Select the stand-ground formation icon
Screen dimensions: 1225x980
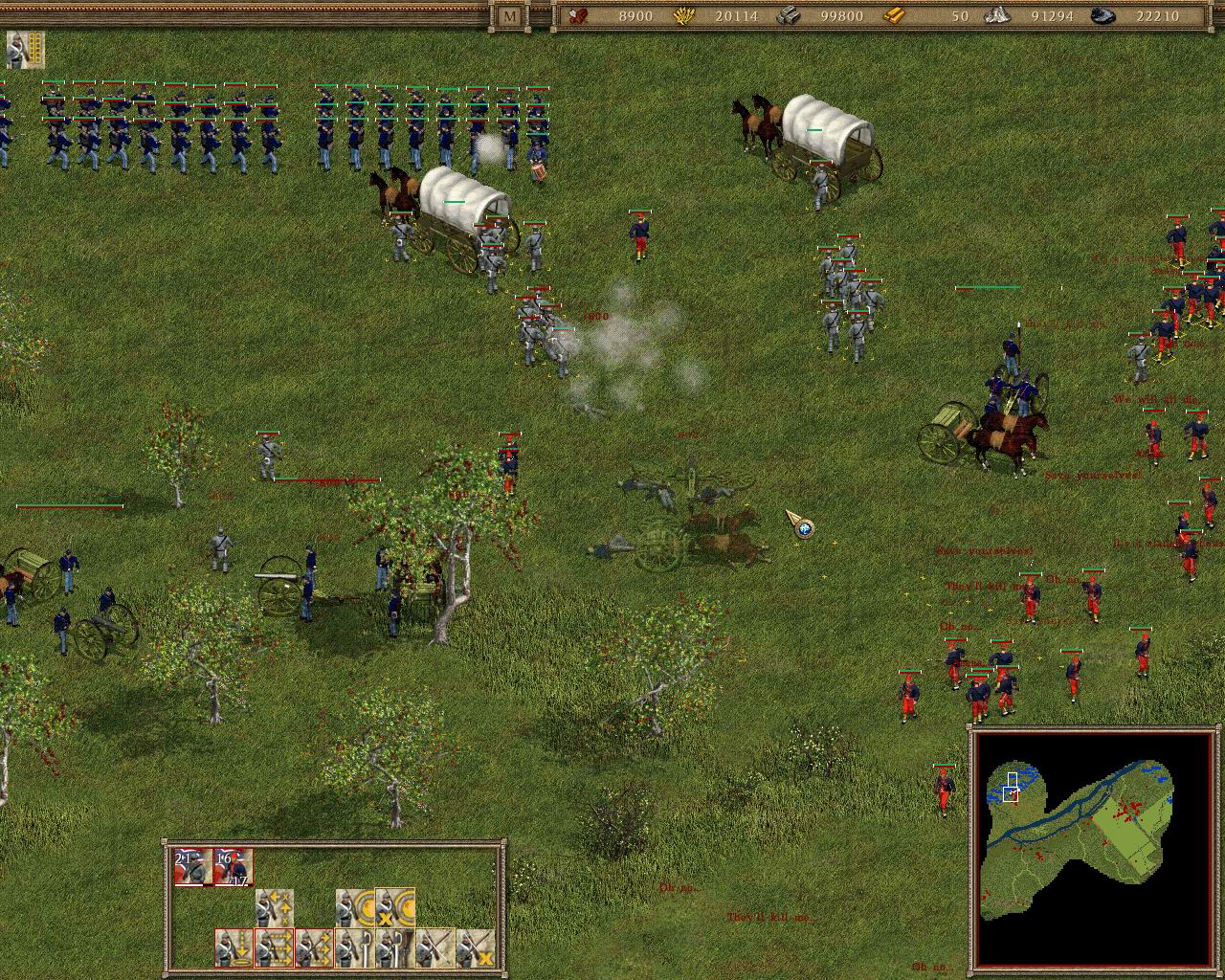click(232, 947)
